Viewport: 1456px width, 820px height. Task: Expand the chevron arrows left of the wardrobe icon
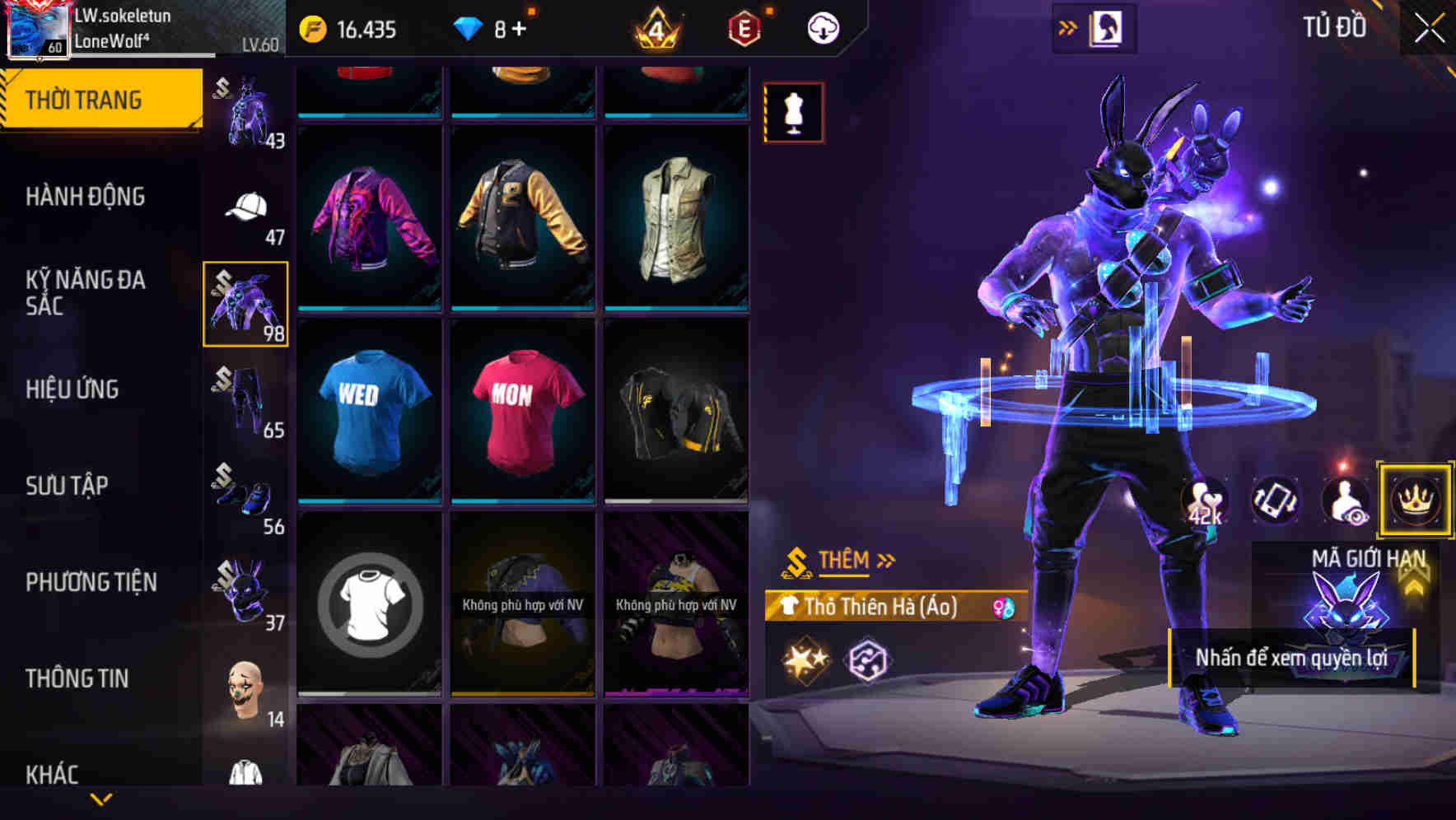tap(1068, 27)
